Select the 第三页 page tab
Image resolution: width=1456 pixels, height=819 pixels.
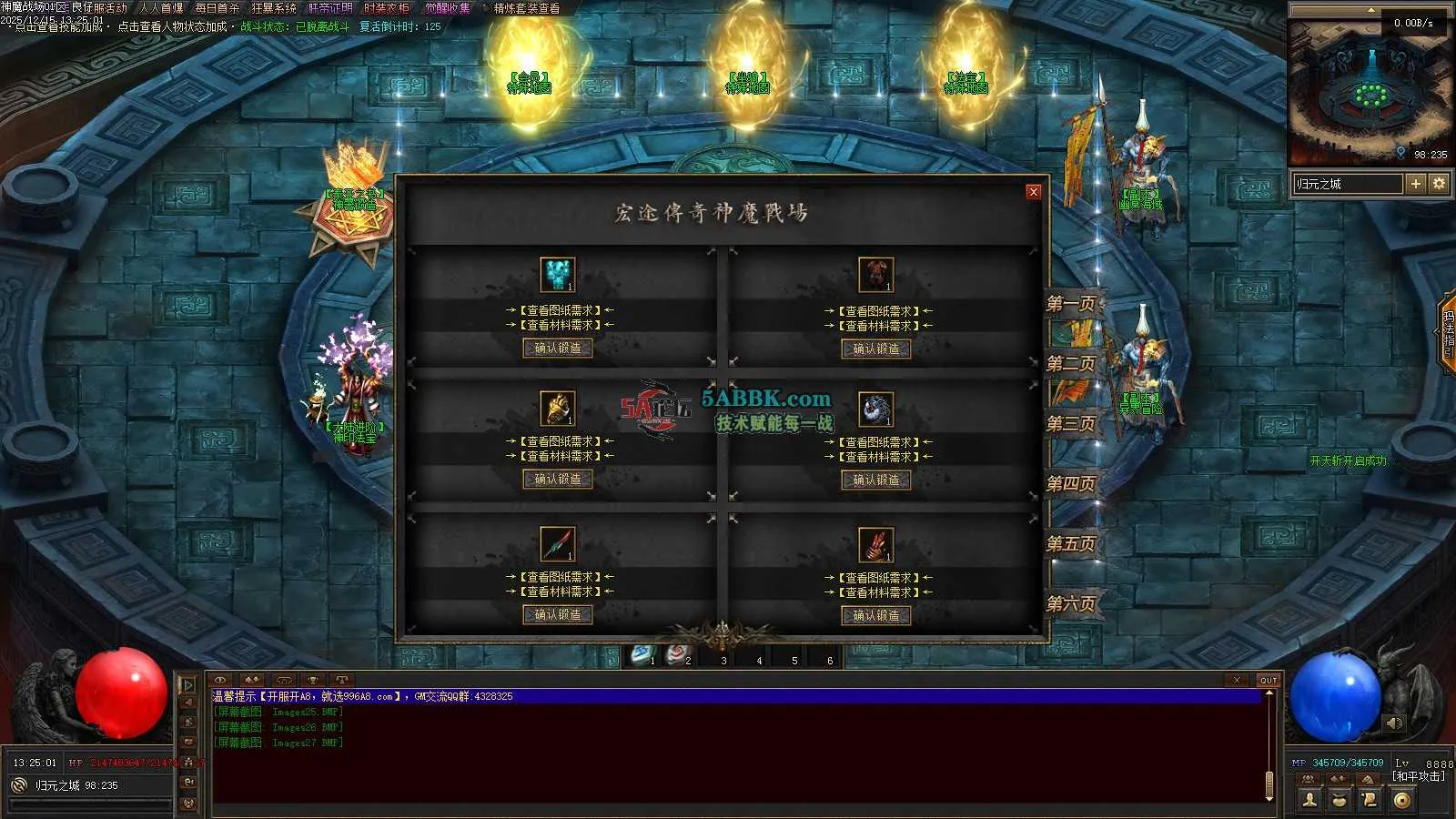1071,424
